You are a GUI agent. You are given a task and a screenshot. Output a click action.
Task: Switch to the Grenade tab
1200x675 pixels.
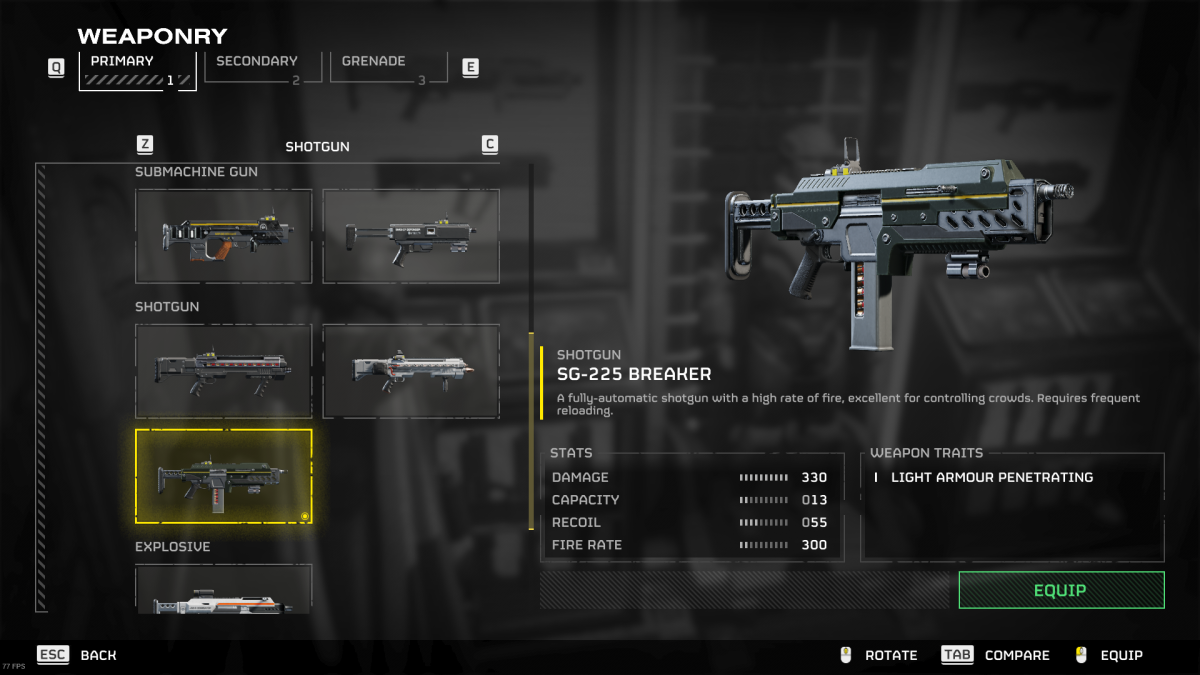388,68
